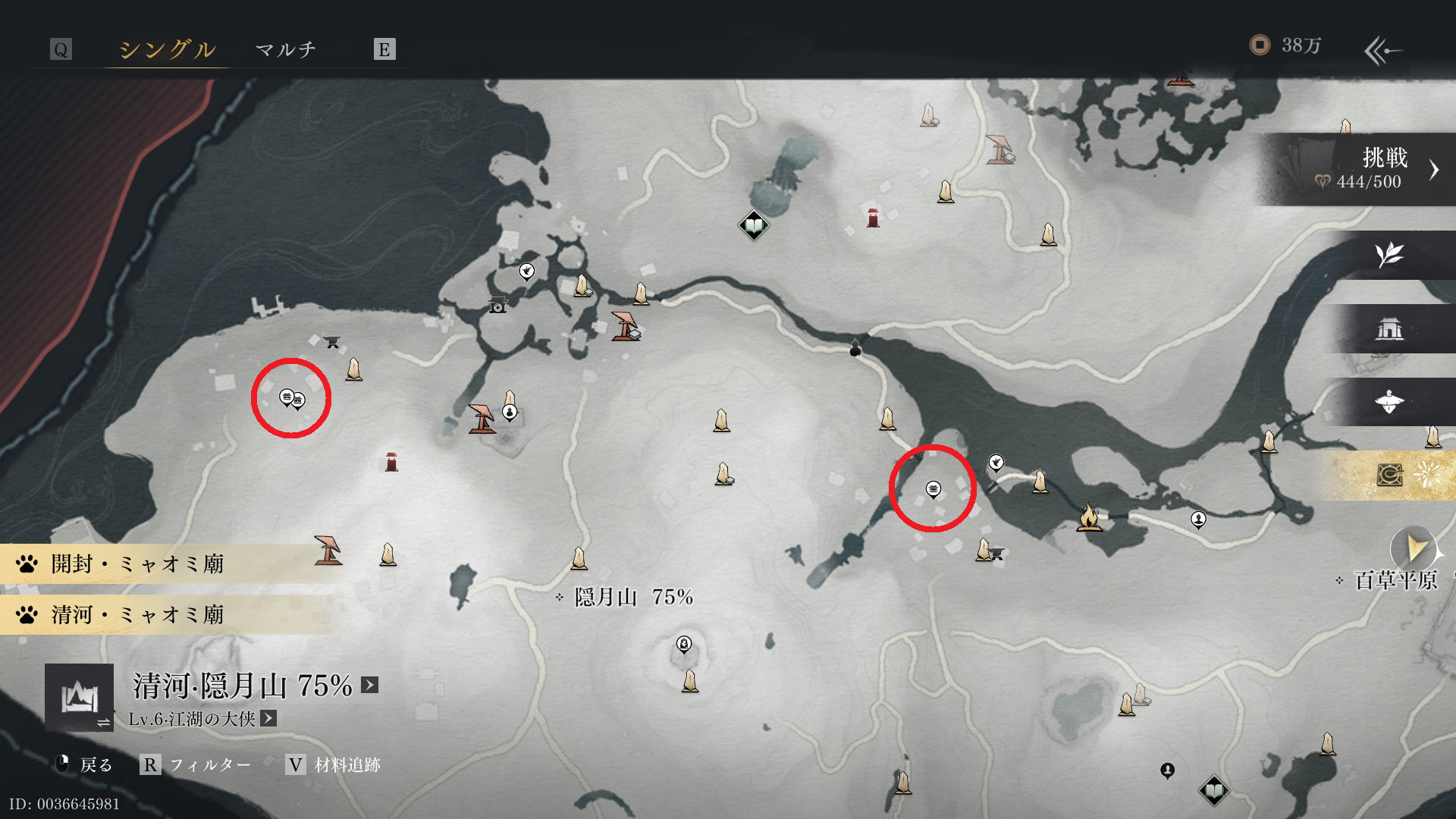This screenshot has height=819, width=1456.
Task: Open the フィルター map filter
Action: point(196,764)
